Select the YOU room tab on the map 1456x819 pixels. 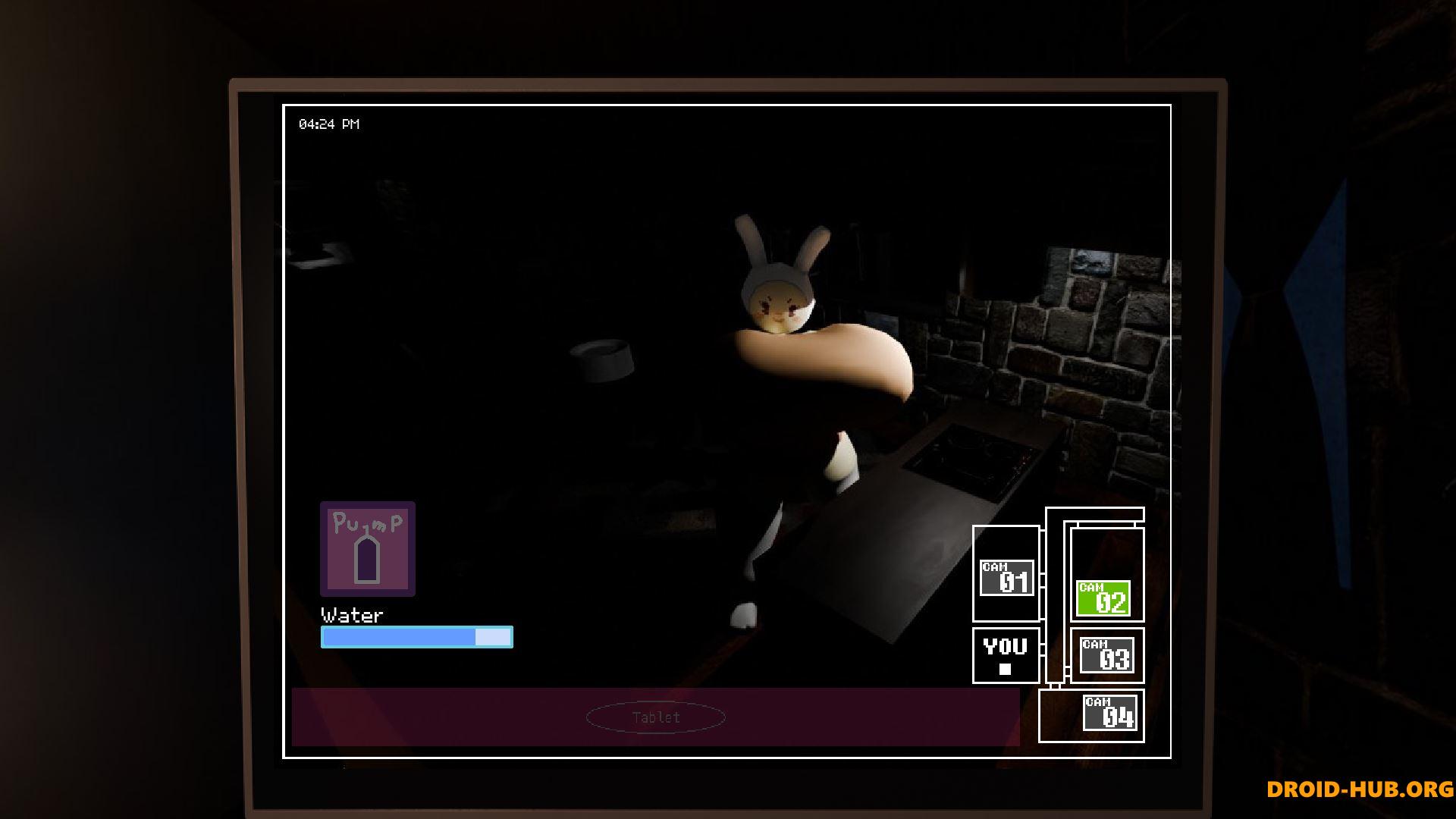click(1005, 654)
